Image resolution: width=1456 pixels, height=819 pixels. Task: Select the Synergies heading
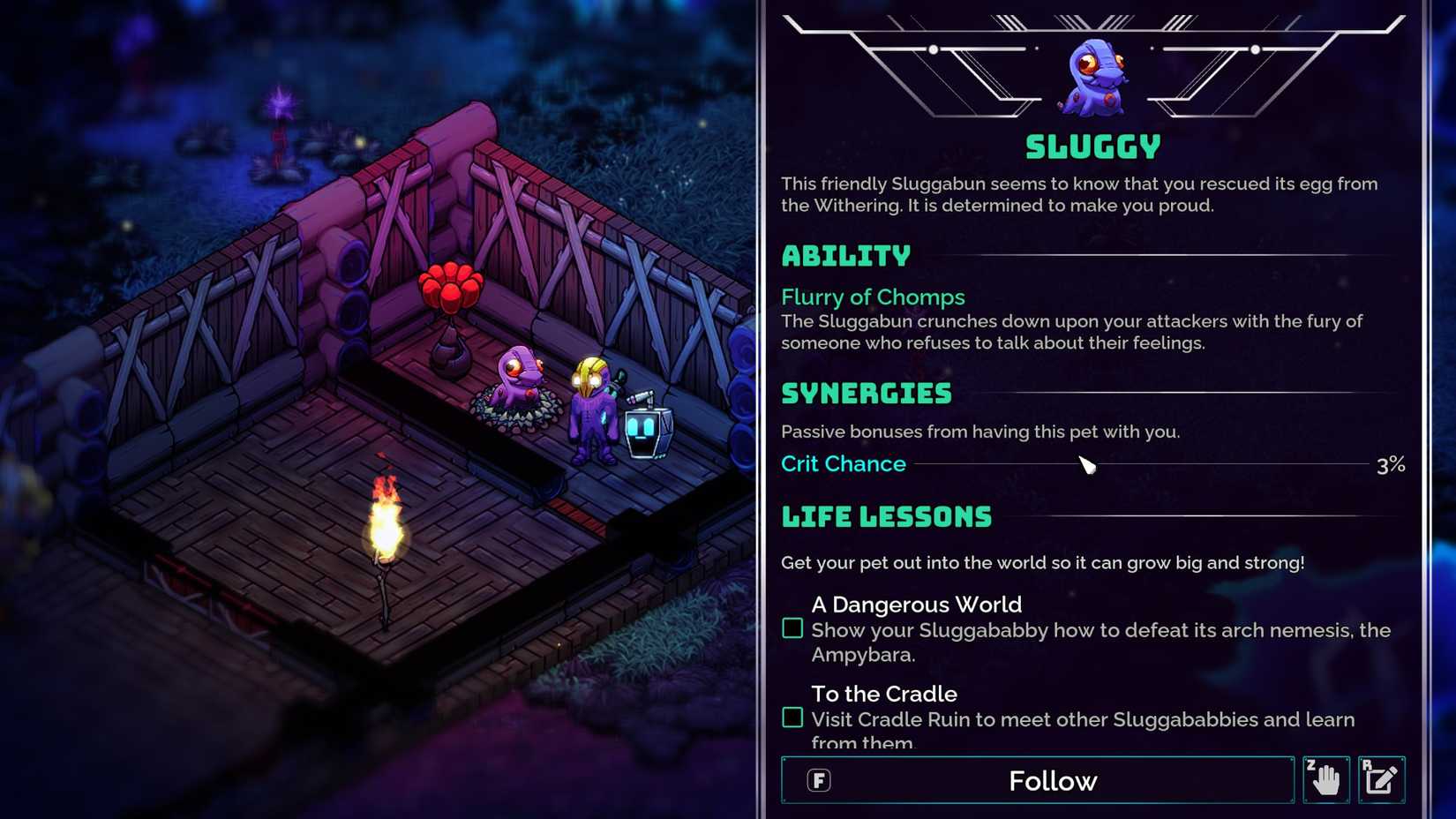click(x=867, y=394)
